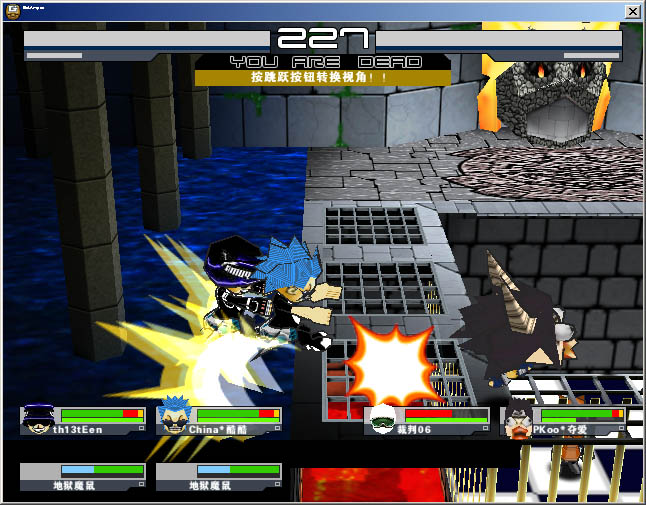Select the th13tEen player portrait
The image size is (646, 505).
39,419
